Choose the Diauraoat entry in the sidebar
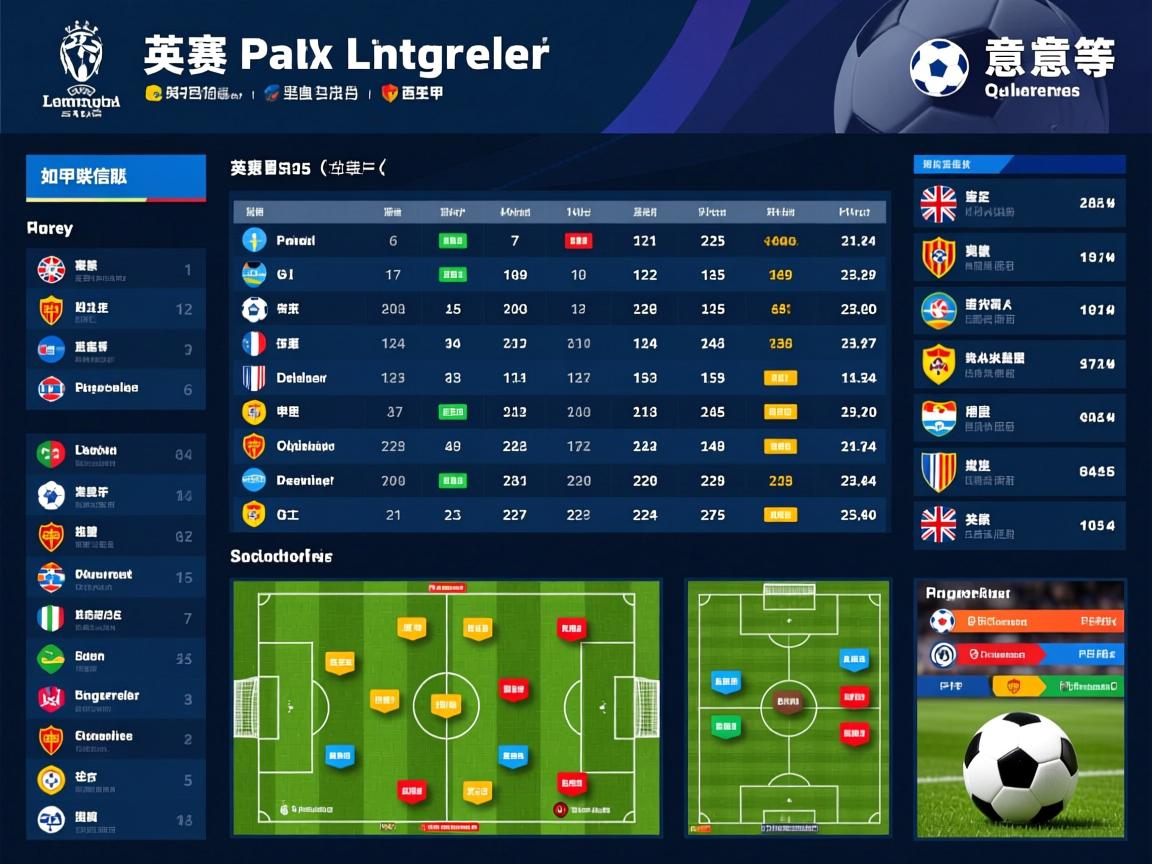Screen dimensions: 1152x864 tap(115, 576)
